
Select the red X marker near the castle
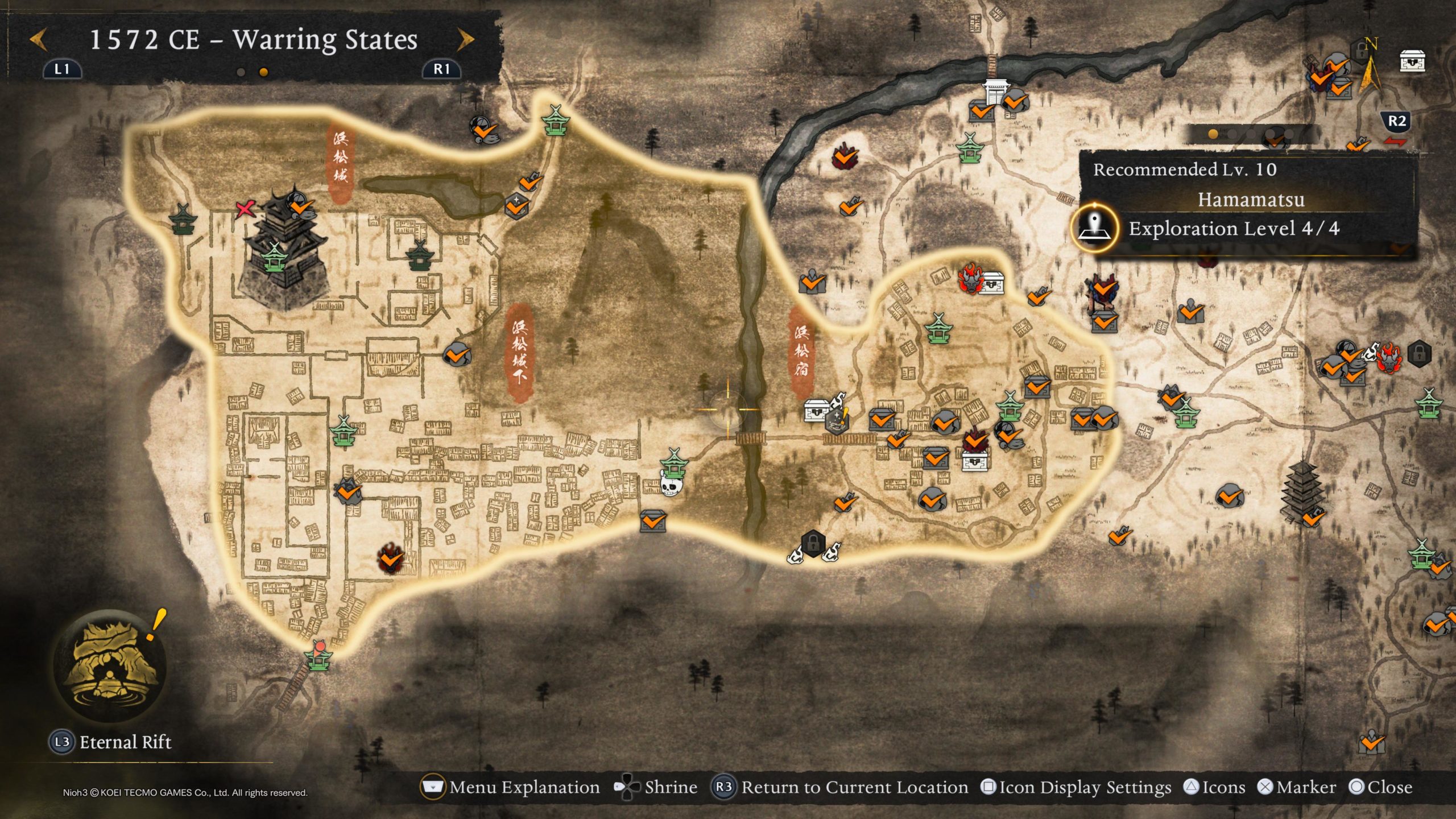(x=245, y=209)
